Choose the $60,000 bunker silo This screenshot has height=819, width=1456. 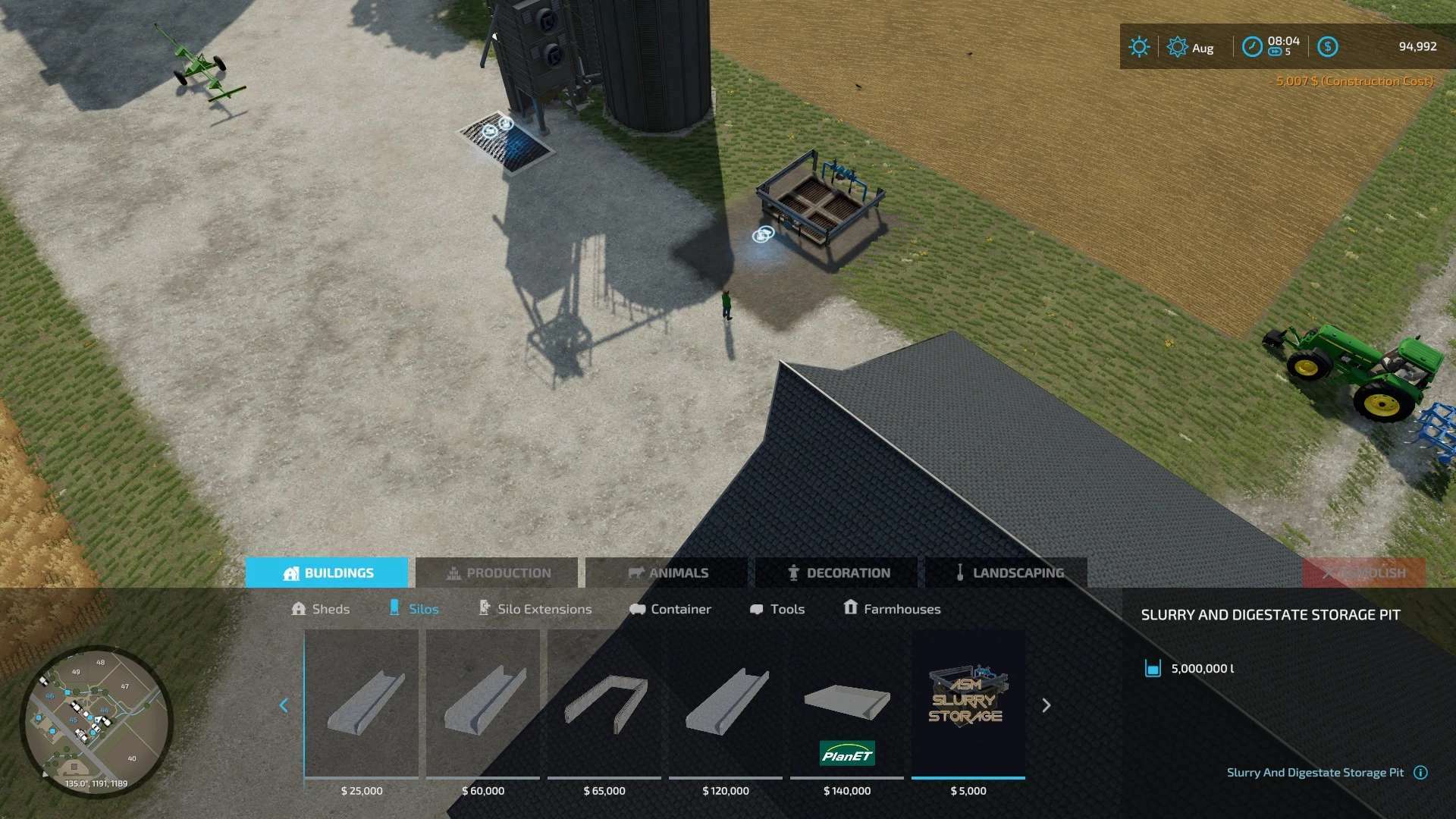tap(483, 705)
